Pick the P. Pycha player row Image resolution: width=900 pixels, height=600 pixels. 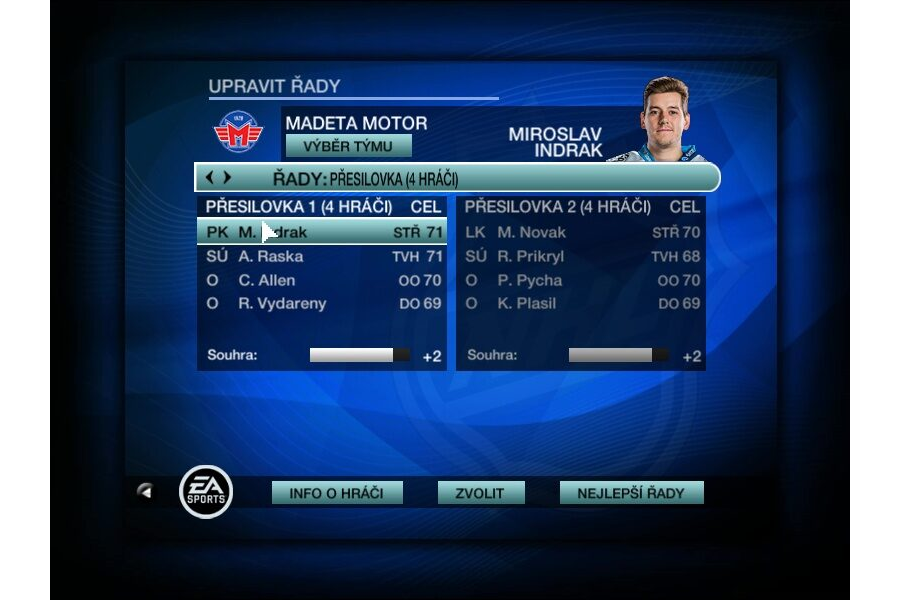coord(581,280)
